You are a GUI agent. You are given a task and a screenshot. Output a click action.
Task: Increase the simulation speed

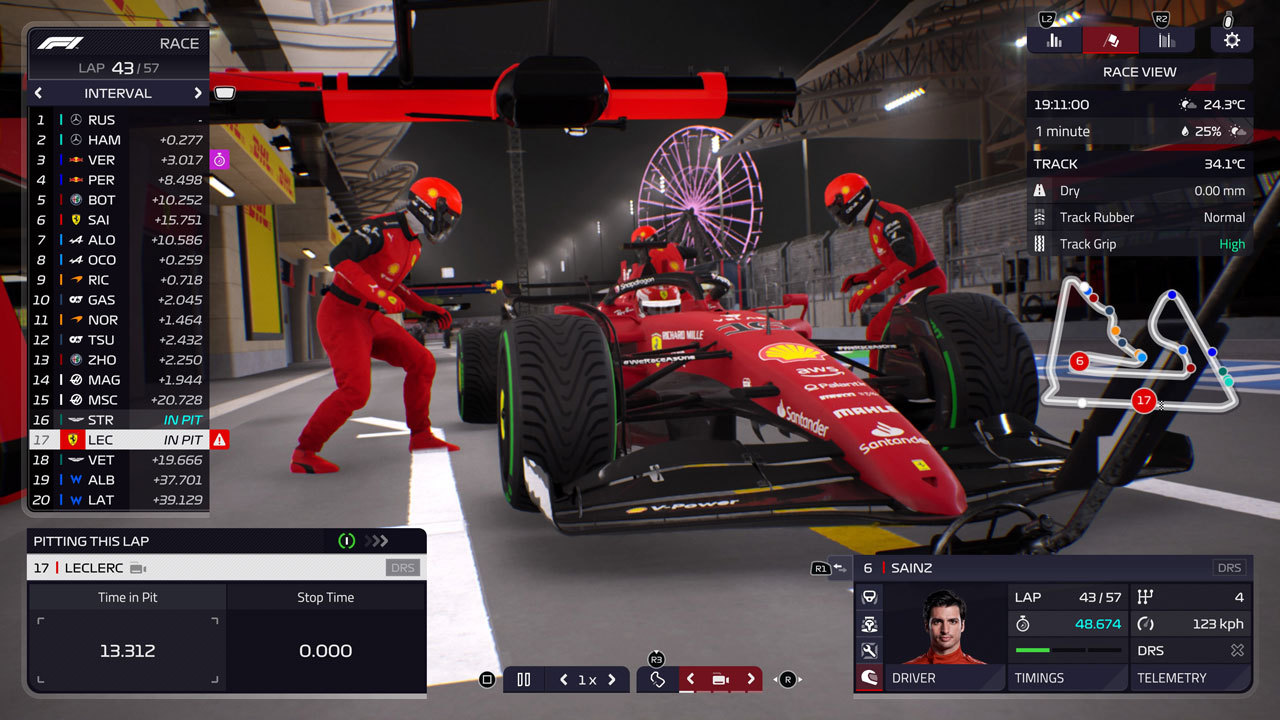pyautogui.click(x=612, y=680)
